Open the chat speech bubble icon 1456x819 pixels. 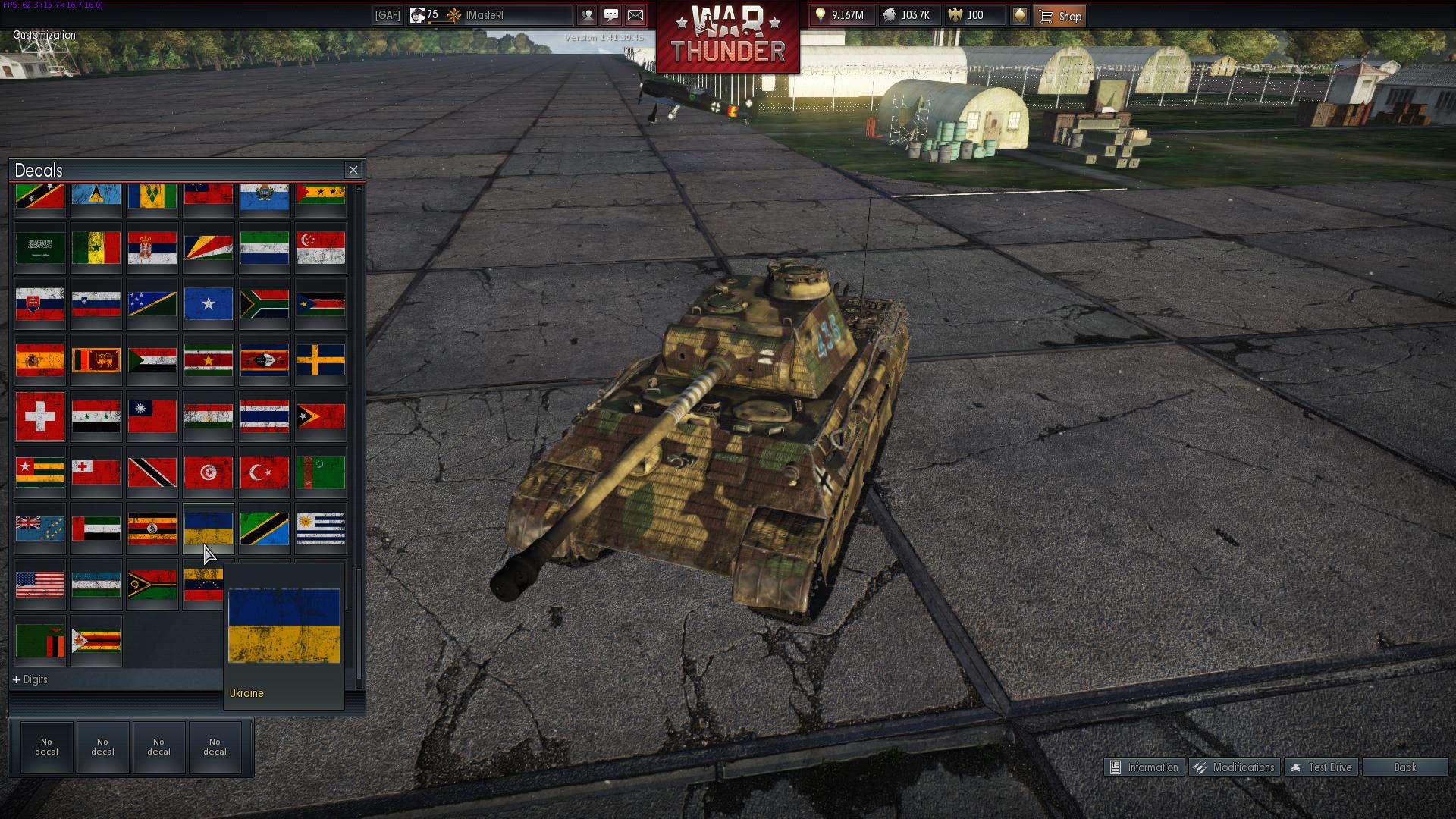tap(611, 15)
